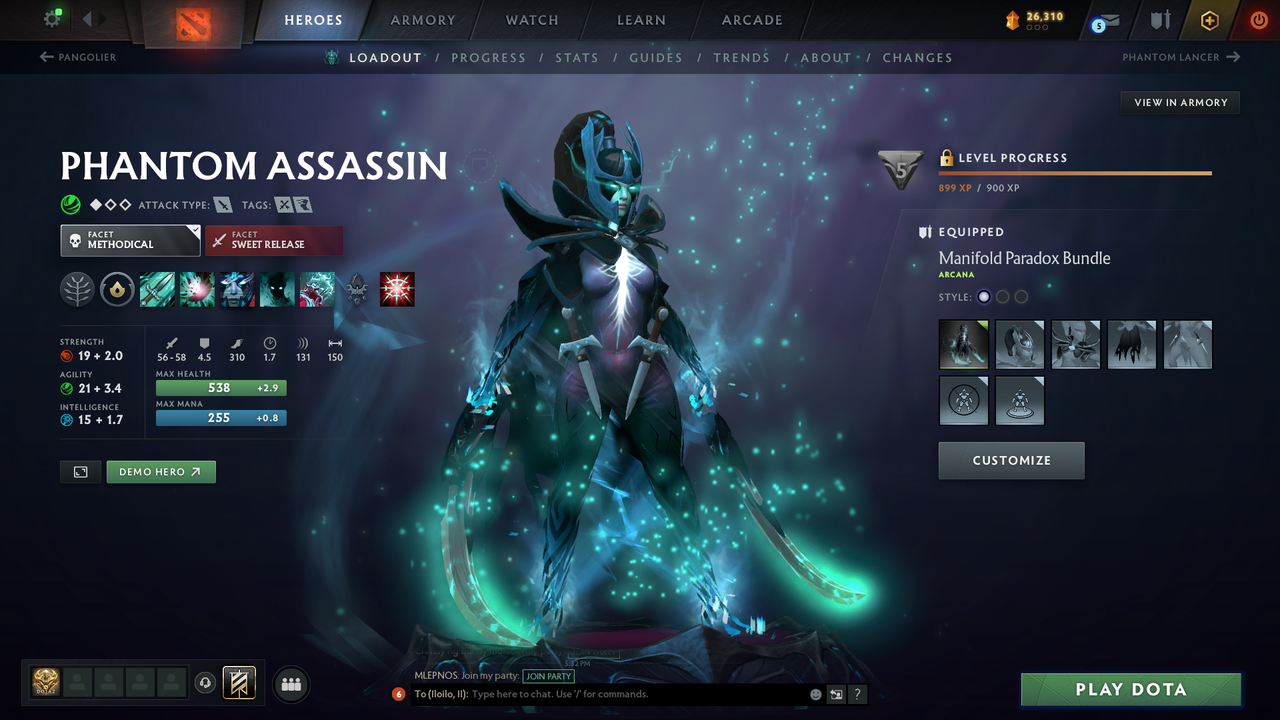
Task: Open the friends list icon near party slots
Action: pyautogui.click(x=290, y=684)
